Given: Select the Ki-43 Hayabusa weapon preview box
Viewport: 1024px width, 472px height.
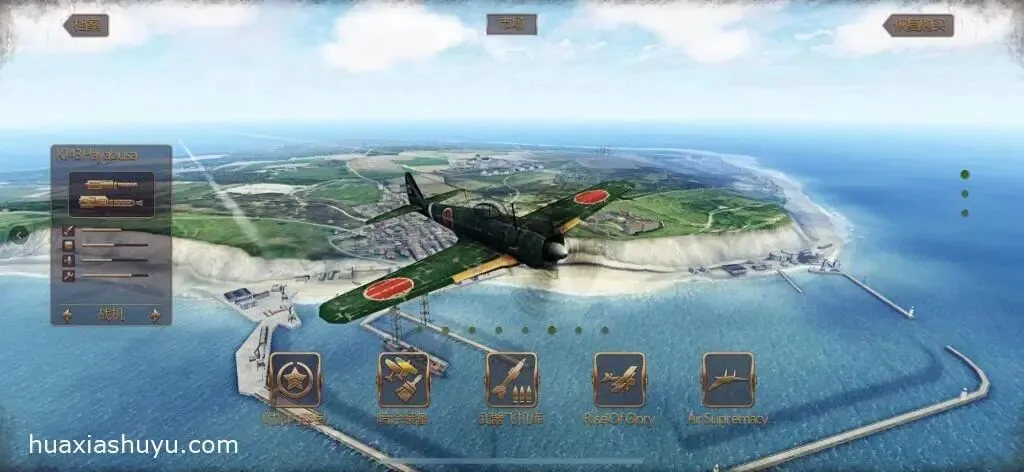Looking at the screenshot, I should pyautogui.click(x=111, y=194).
